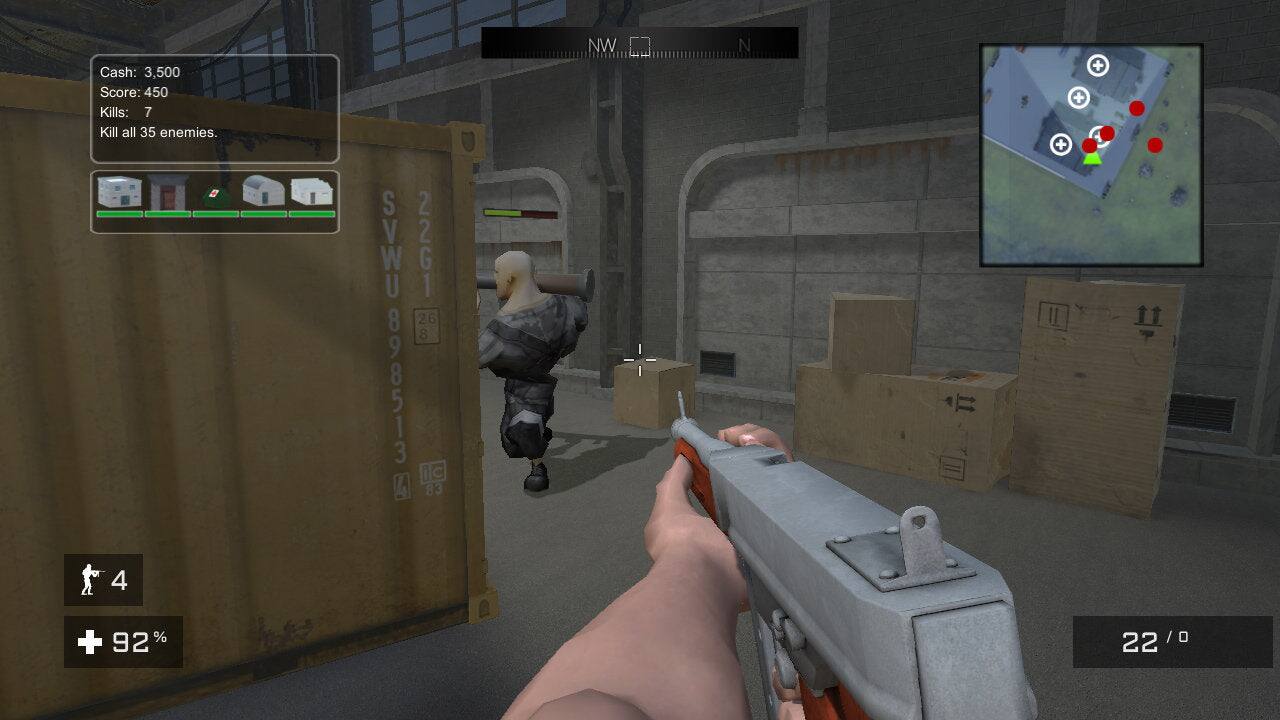
Task: Select the white warehouse building icon
Action: point(309,192)
